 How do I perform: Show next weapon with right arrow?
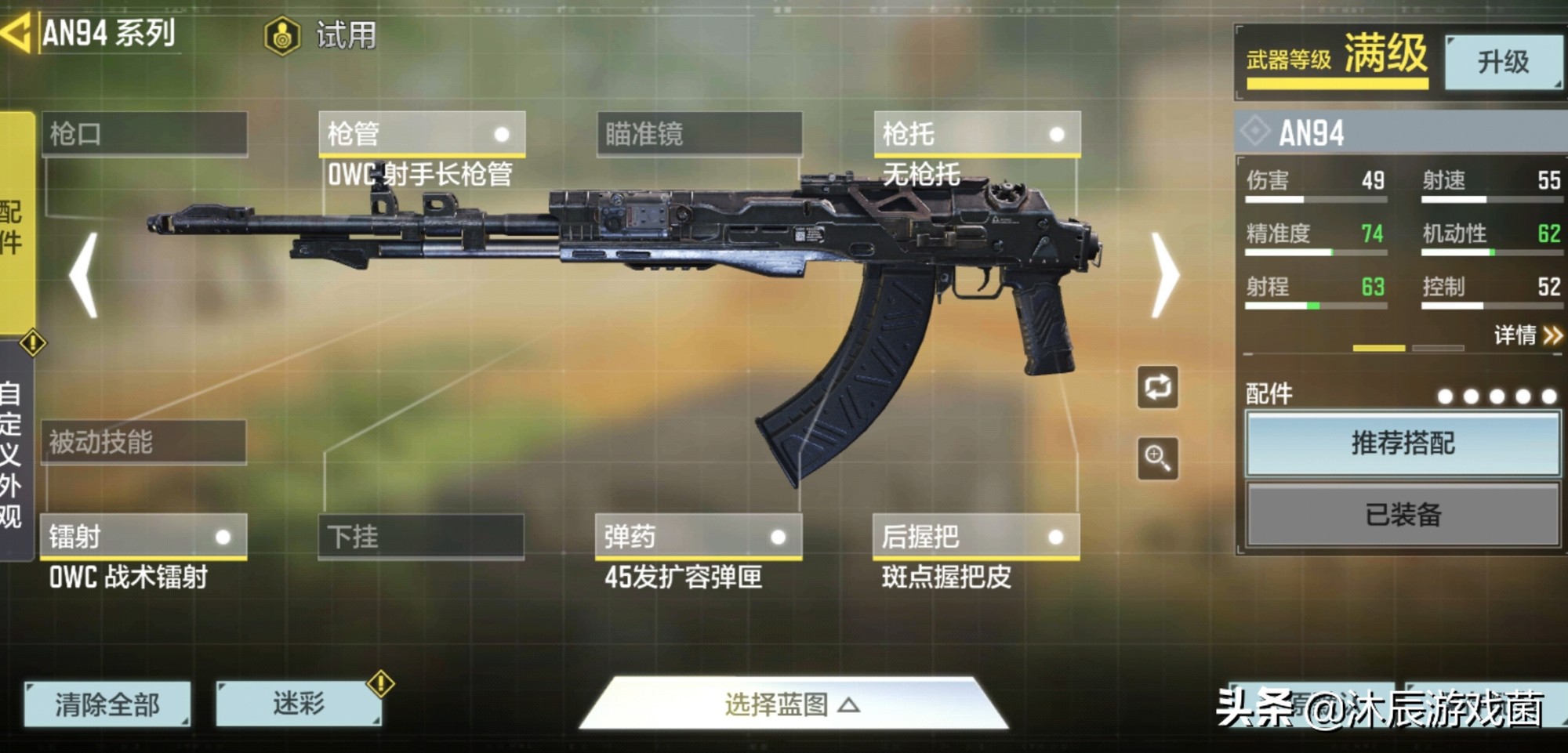(1165, 275)
